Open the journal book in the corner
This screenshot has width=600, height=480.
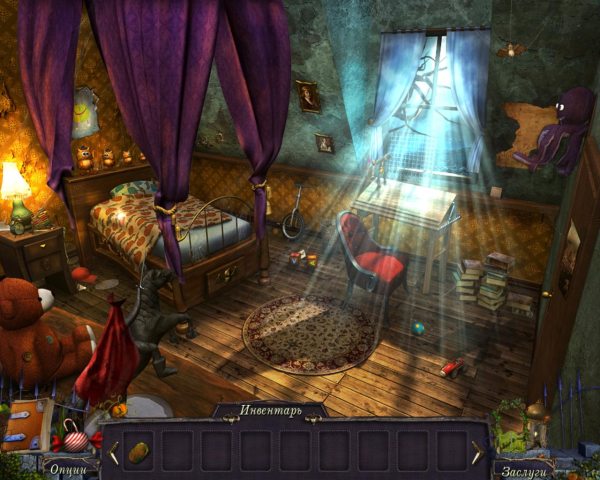[28, 426]
